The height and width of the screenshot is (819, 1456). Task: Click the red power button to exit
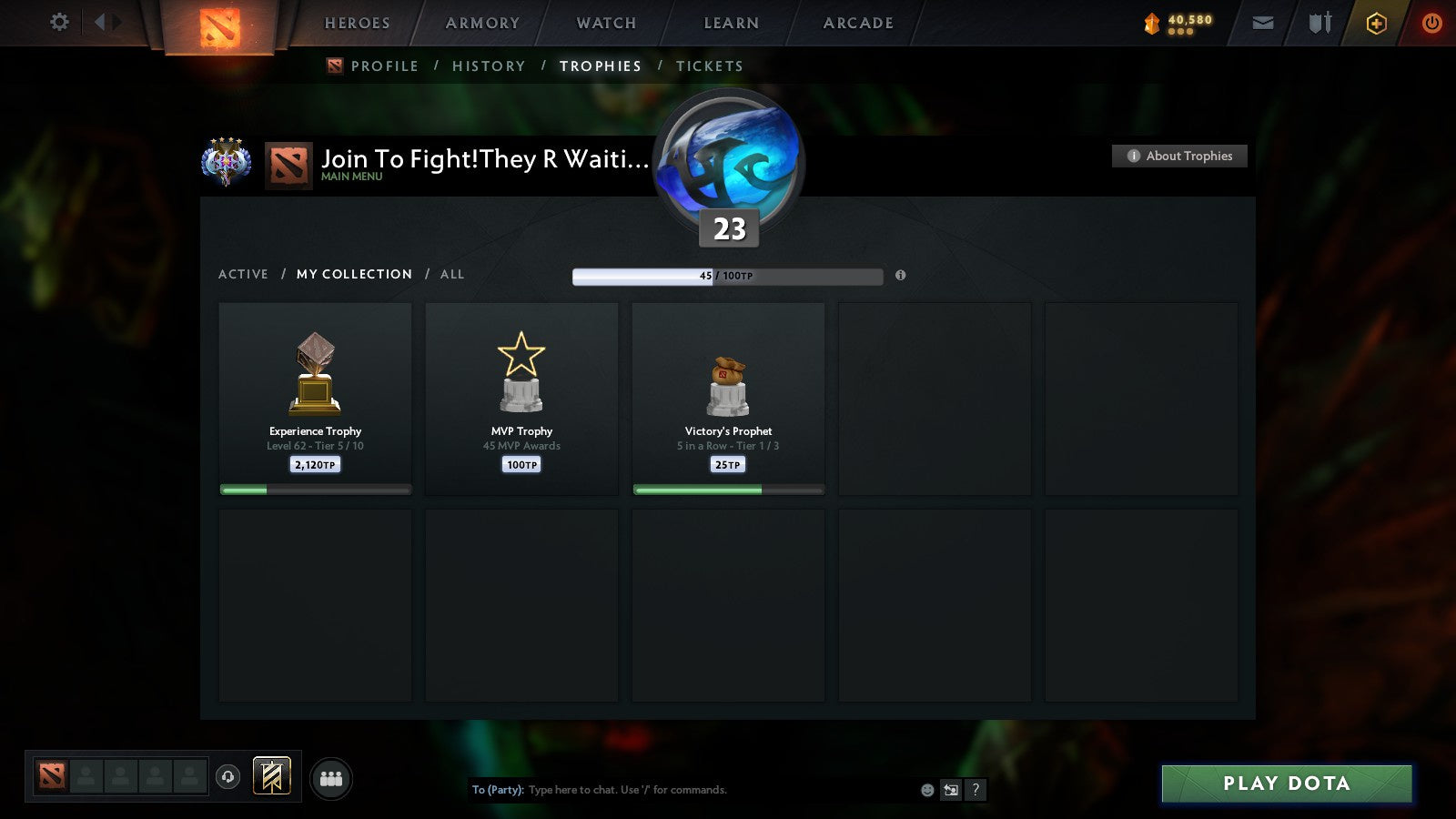click(x=1431, y=23)
